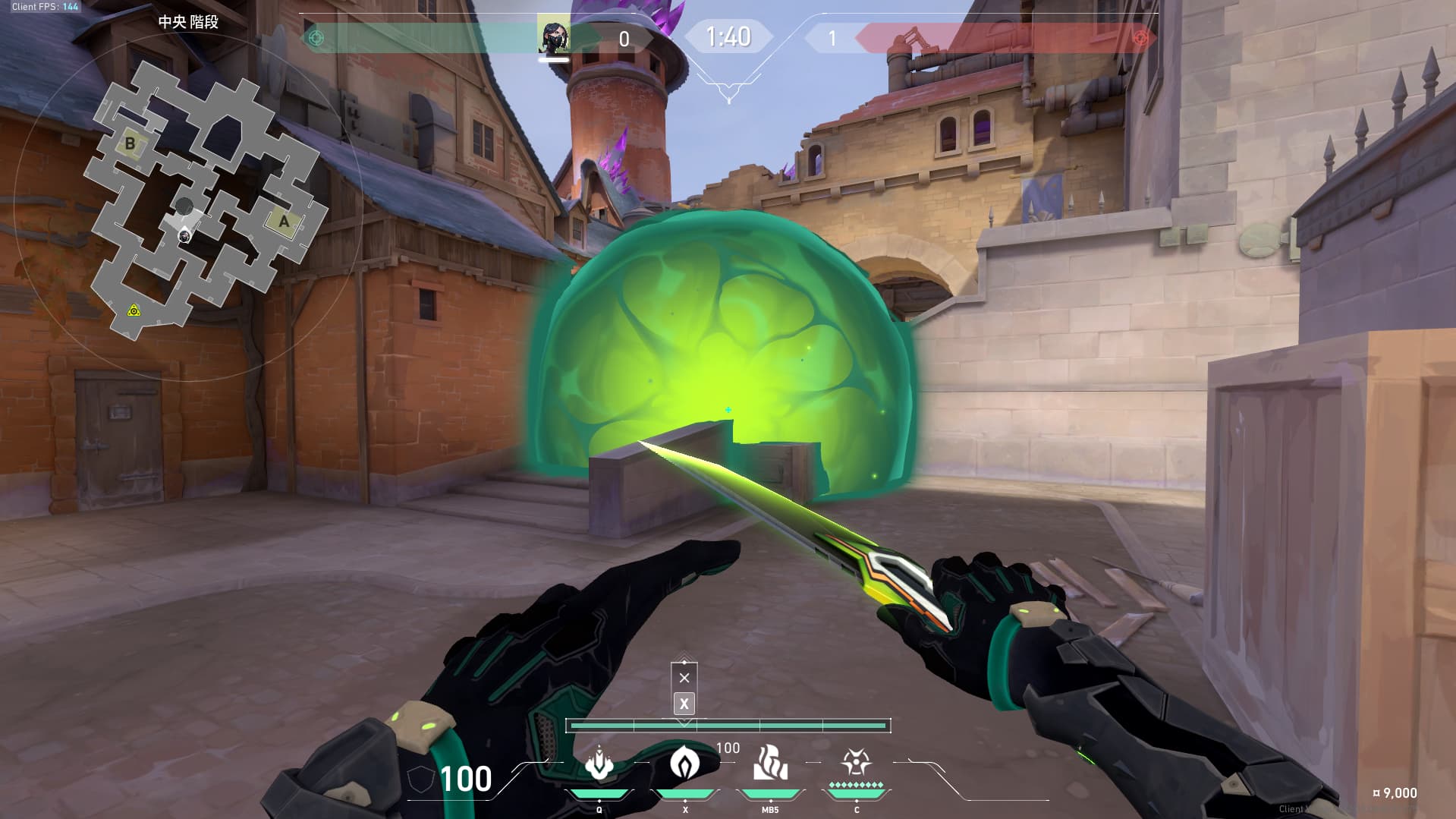
Task: Click the green ally team emblem
Action: tap(316, 38)
